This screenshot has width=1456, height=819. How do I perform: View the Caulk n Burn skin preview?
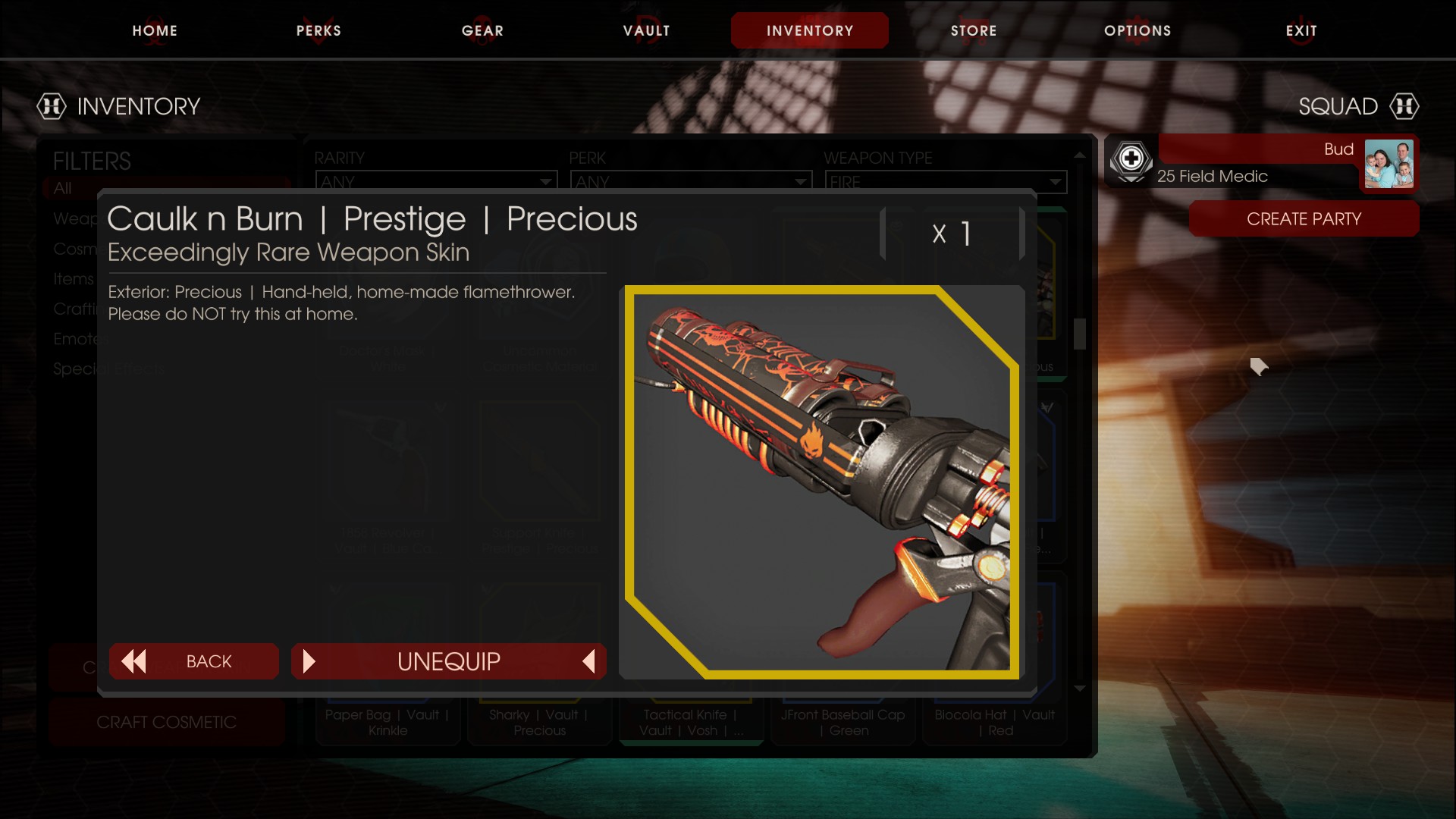821,482
